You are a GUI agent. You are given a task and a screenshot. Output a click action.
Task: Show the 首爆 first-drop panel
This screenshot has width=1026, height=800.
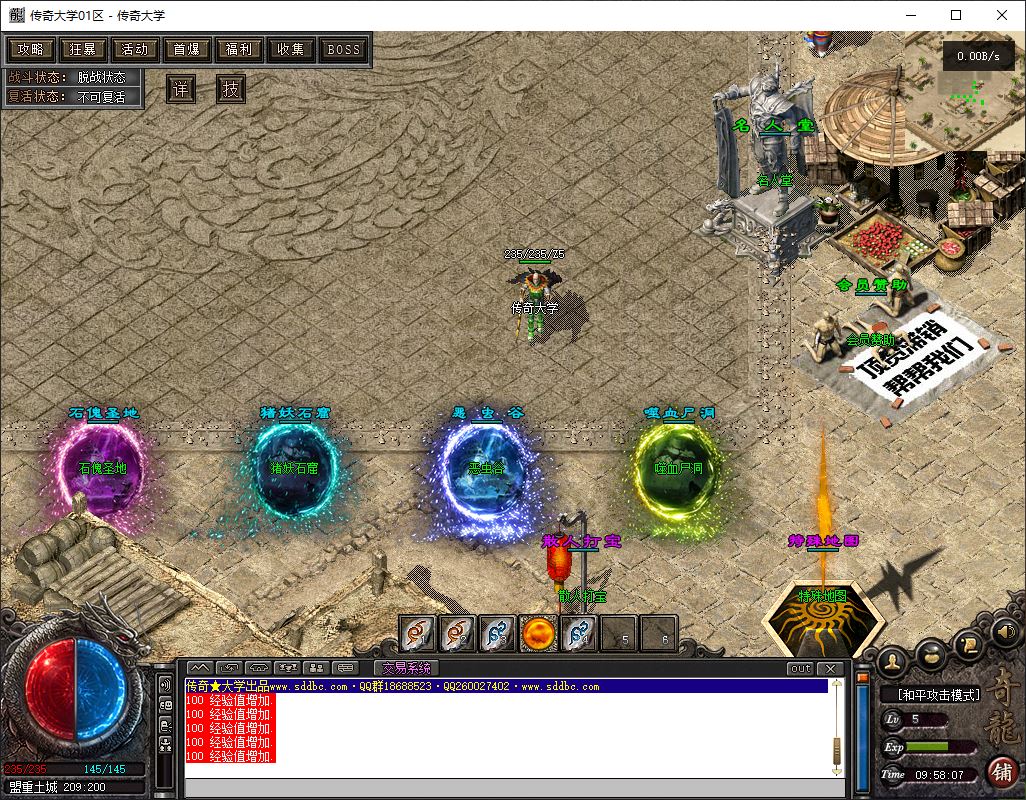click(x=187, y=49)
